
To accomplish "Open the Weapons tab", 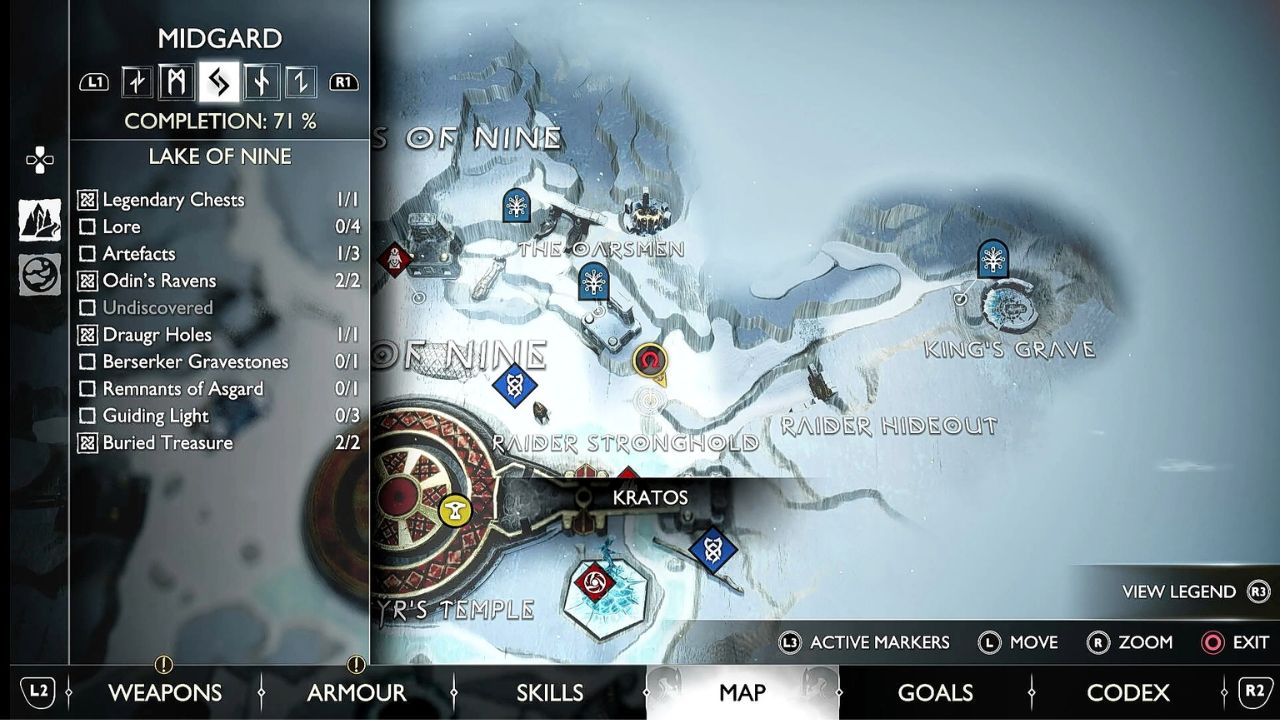I will 165,692.
